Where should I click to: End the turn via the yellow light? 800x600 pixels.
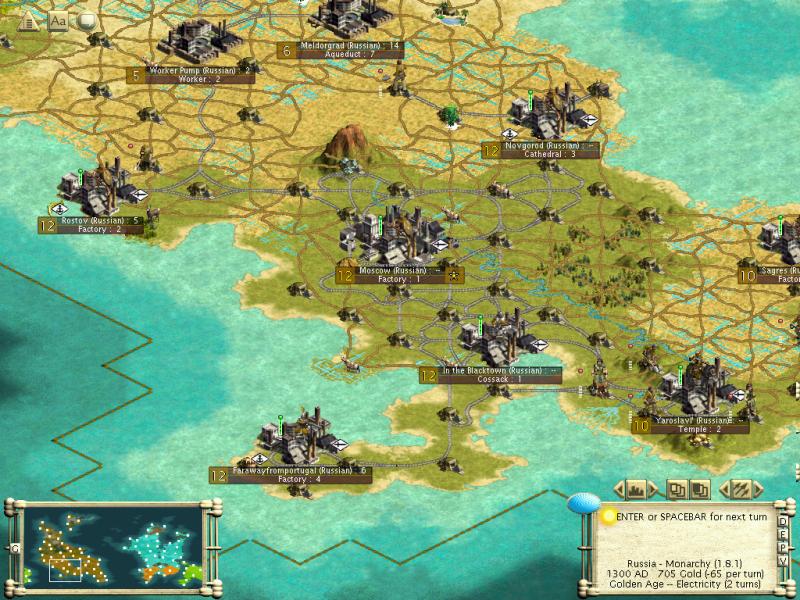[608, 517]
